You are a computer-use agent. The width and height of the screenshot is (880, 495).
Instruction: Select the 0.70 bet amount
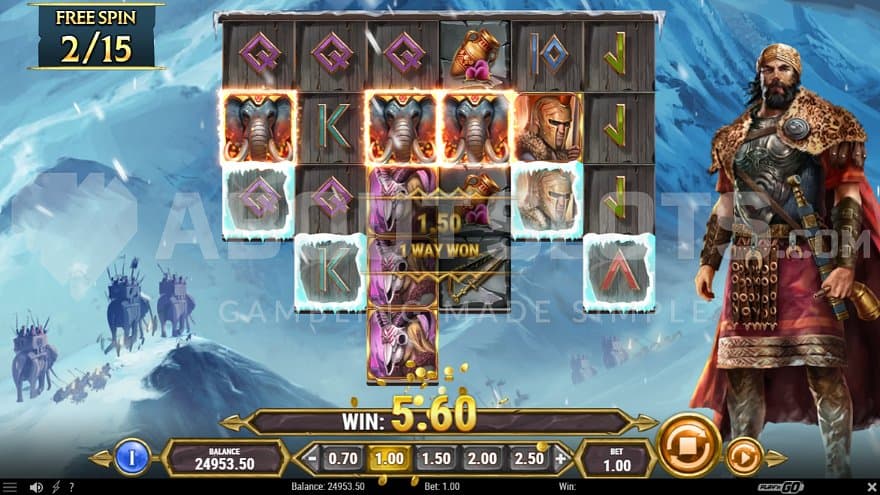pos(342,459)
